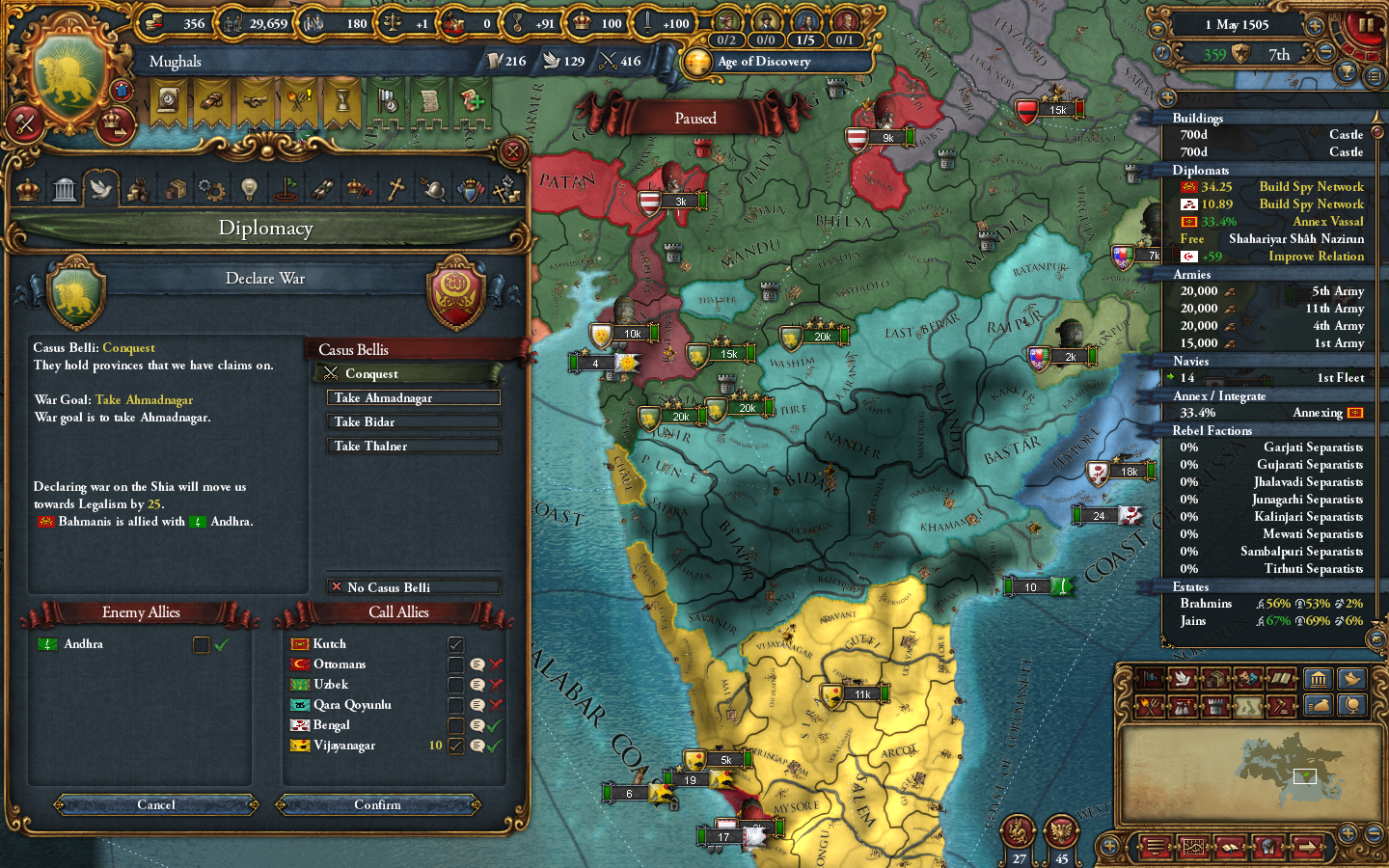
Task: Open the Government panel with the pillar icon
Action: [x=64, y=188]
